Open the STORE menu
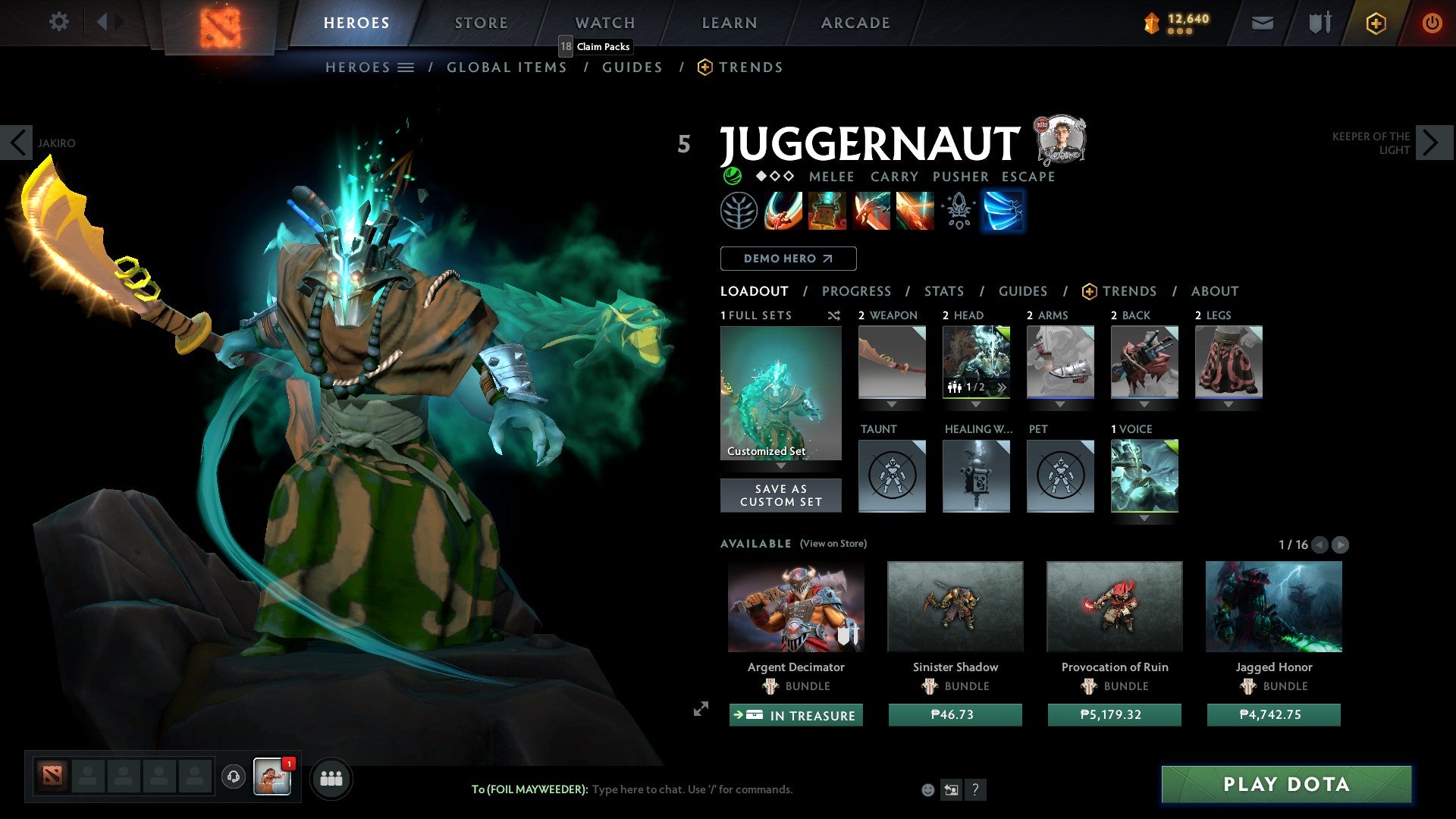The image size is (1456, 819). pos(480,22)
